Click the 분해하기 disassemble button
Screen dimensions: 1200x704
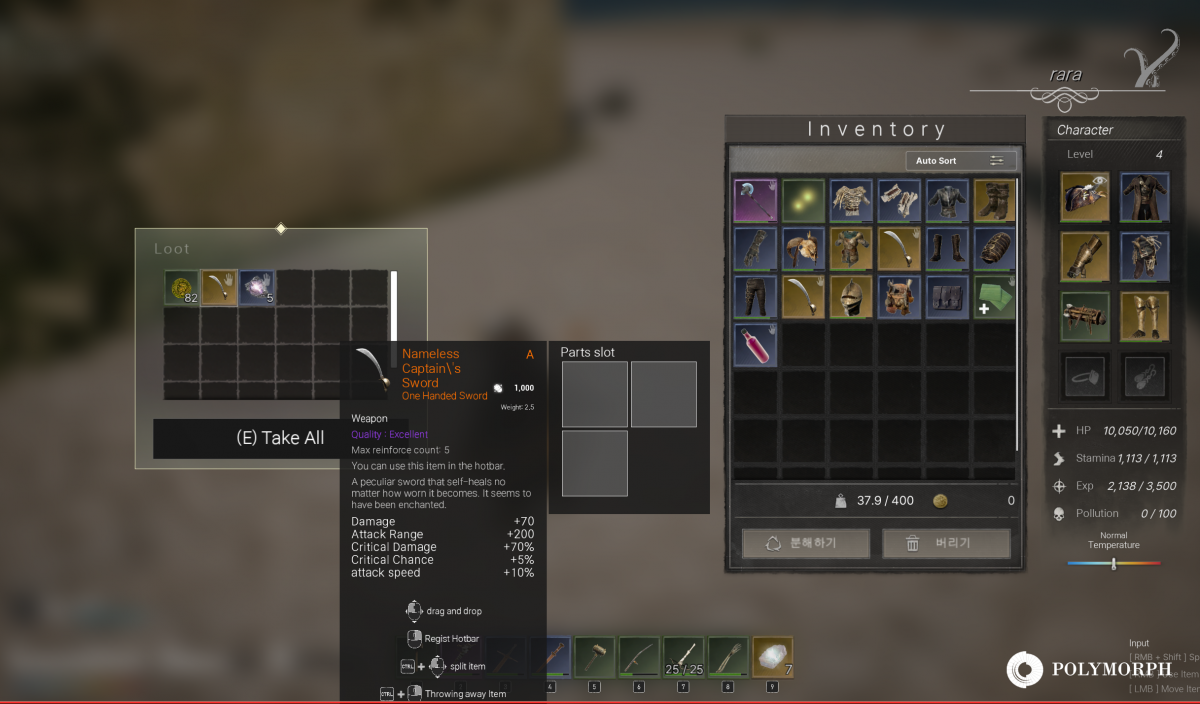[806, 544]
